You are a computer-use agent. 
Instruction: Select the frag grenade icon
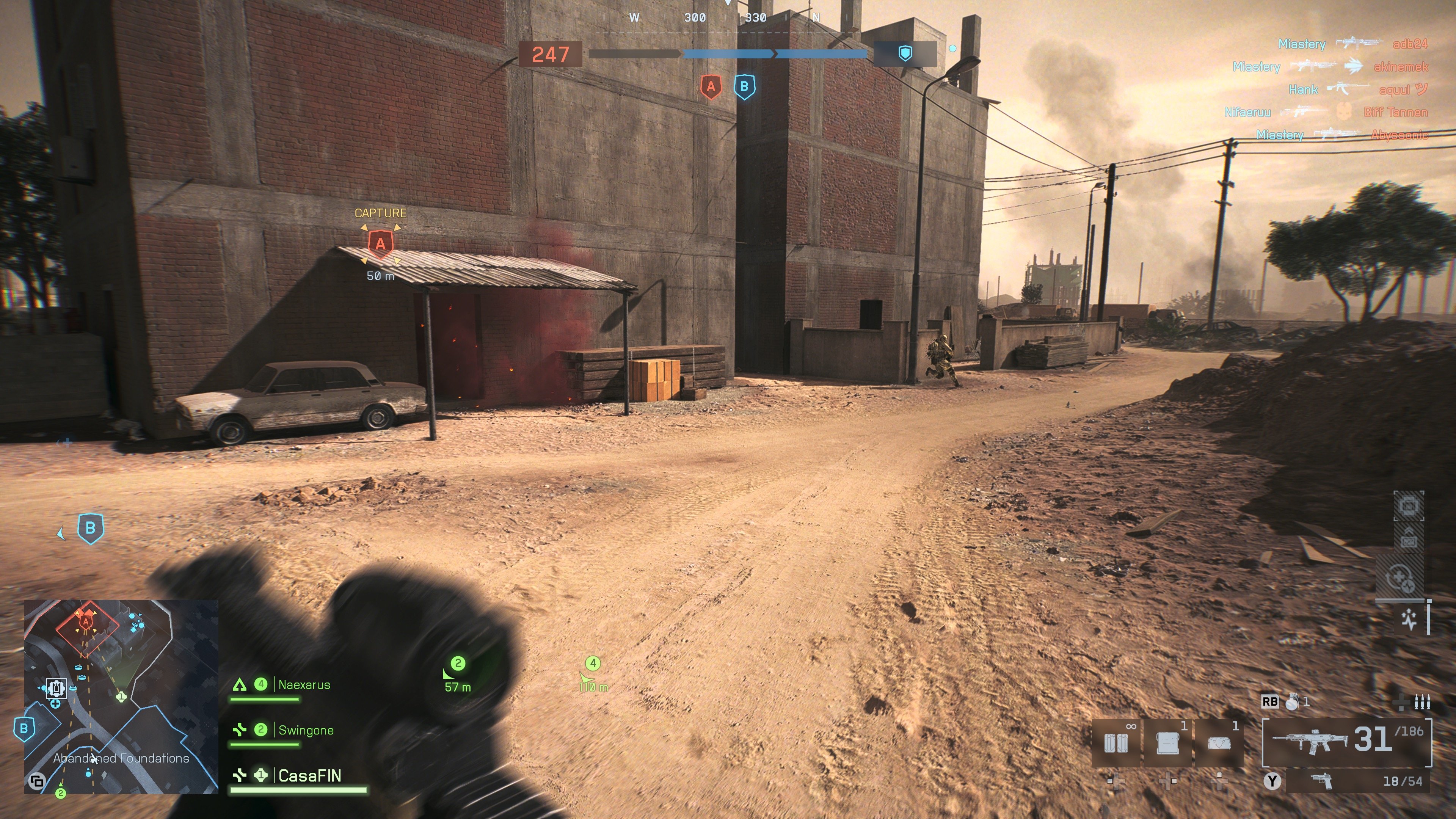[x=1292, y=701]
